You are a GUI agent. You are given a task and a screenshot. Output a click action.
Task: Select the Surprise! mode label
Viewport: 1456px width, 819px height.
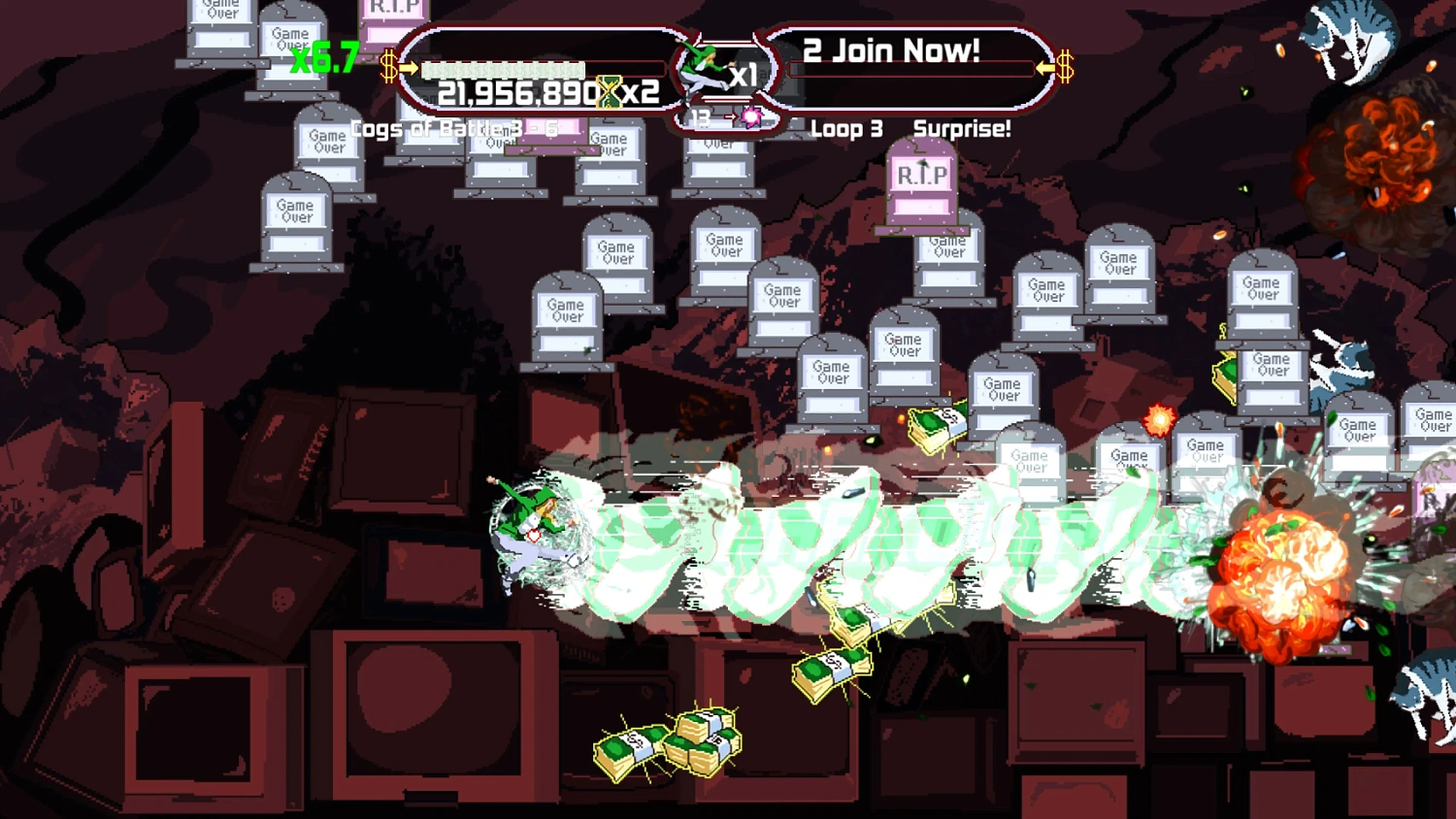[959, 128]
